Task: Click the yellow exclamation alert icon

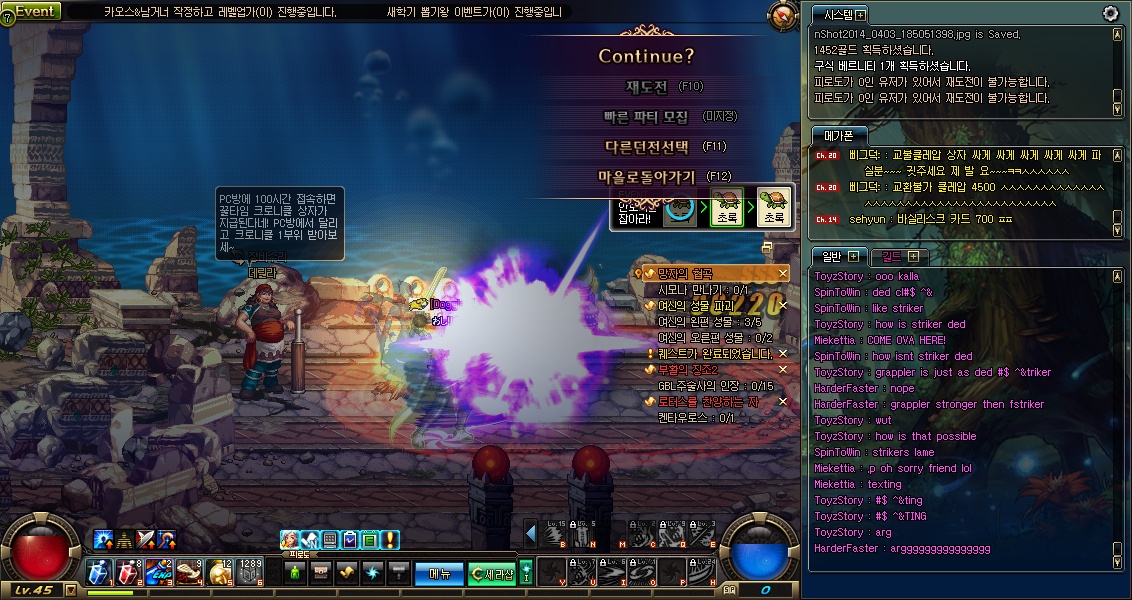Action: click(x=390, y=540)
